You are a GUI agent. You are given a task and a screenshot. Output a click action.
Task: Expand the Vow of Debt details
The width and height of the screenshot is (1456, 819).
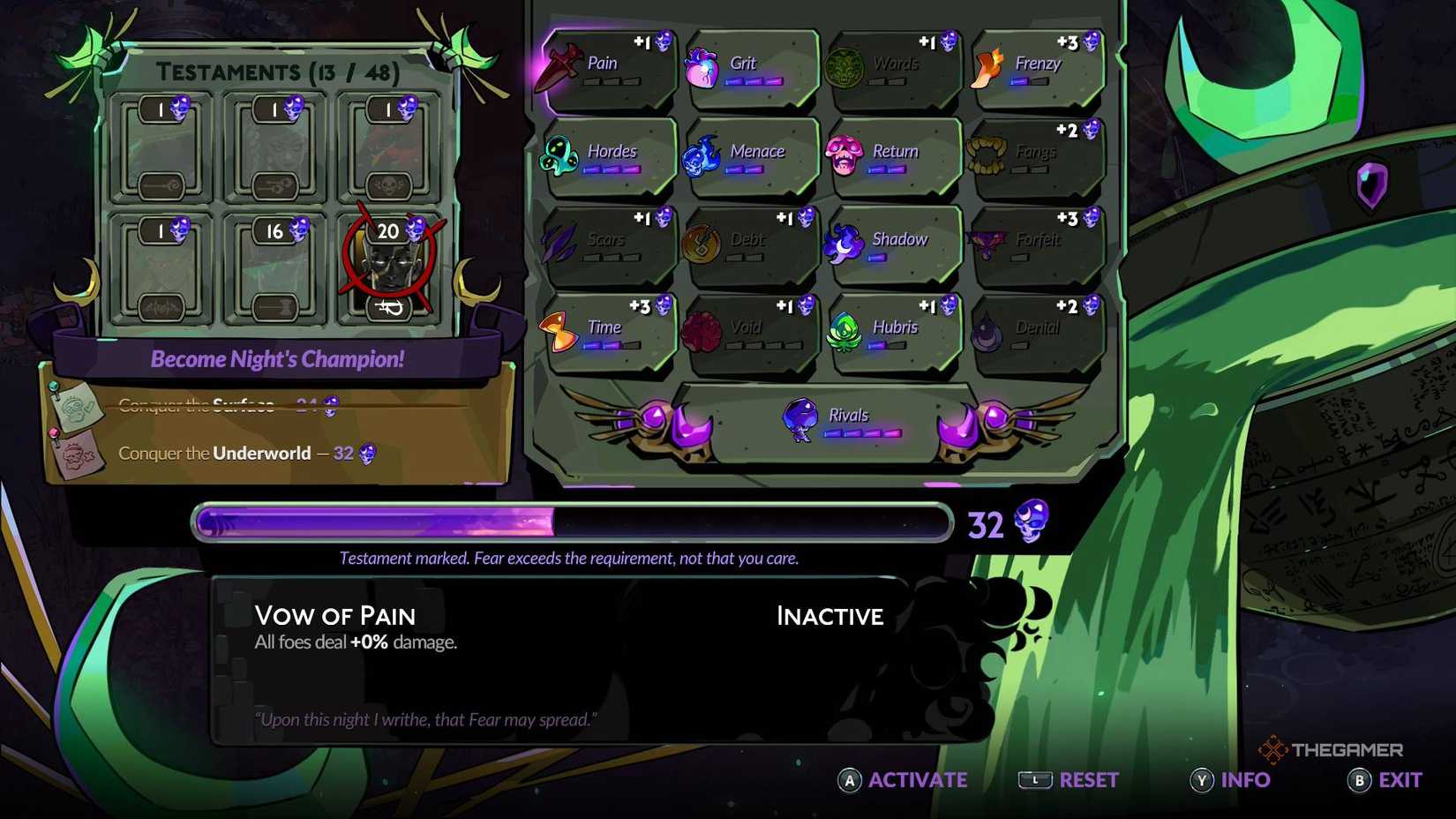[x=702, y=240]
